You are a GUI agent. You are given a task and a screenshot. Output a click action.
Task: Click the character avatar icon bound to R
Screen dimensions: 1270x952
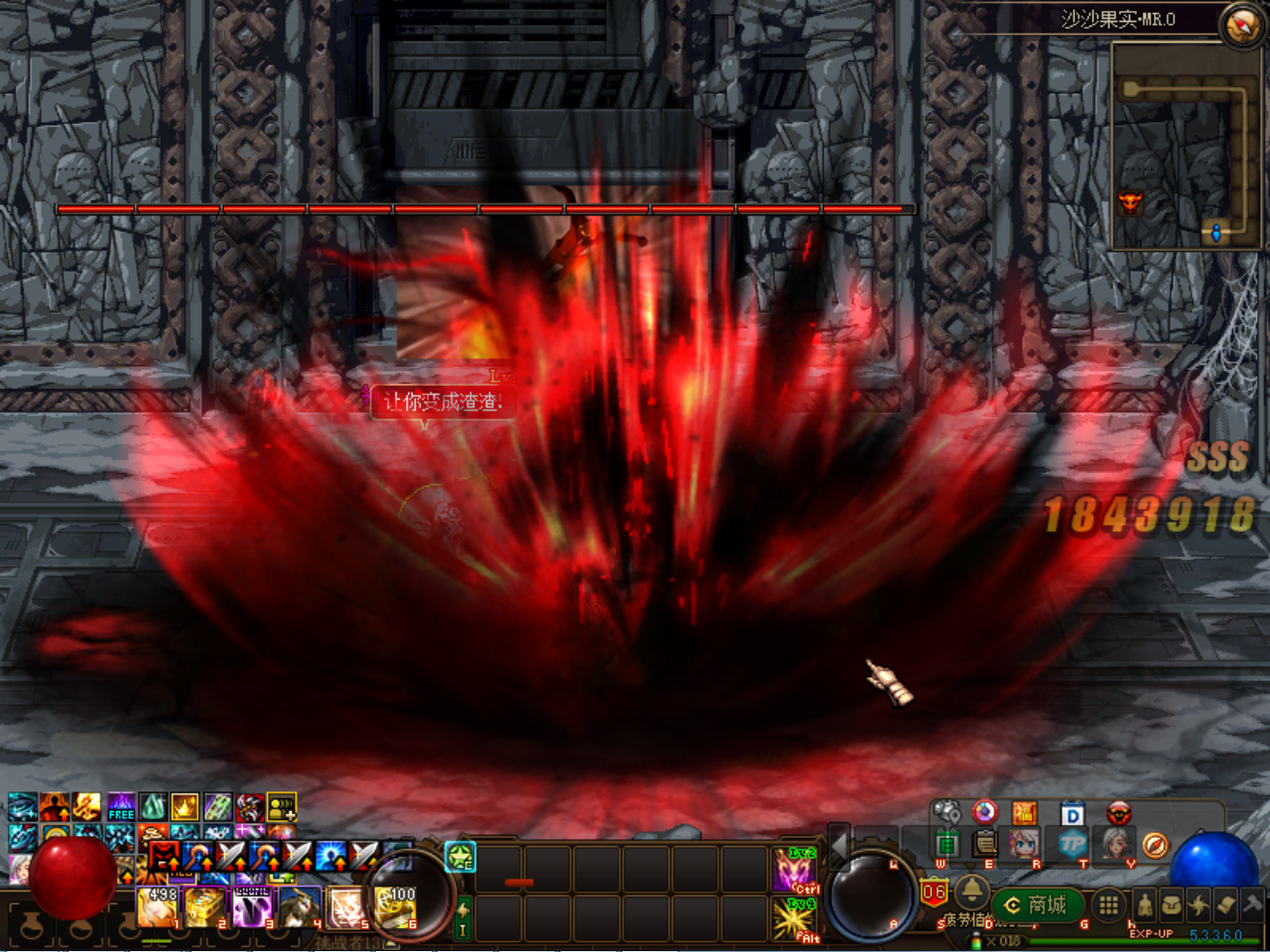tap(1023, 845)
